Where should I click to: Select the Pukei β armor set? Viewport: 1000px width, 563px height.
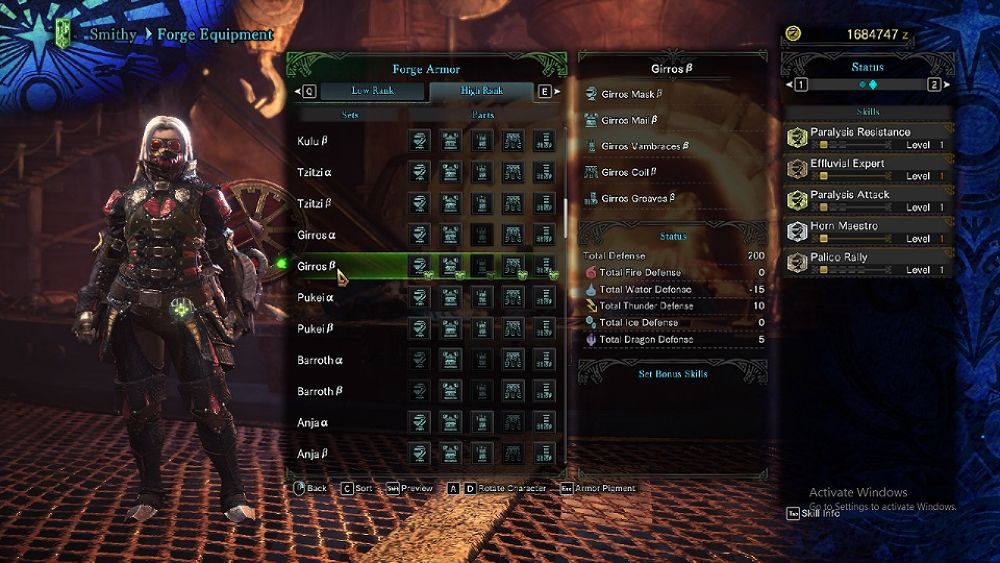[x=316, y=328]
